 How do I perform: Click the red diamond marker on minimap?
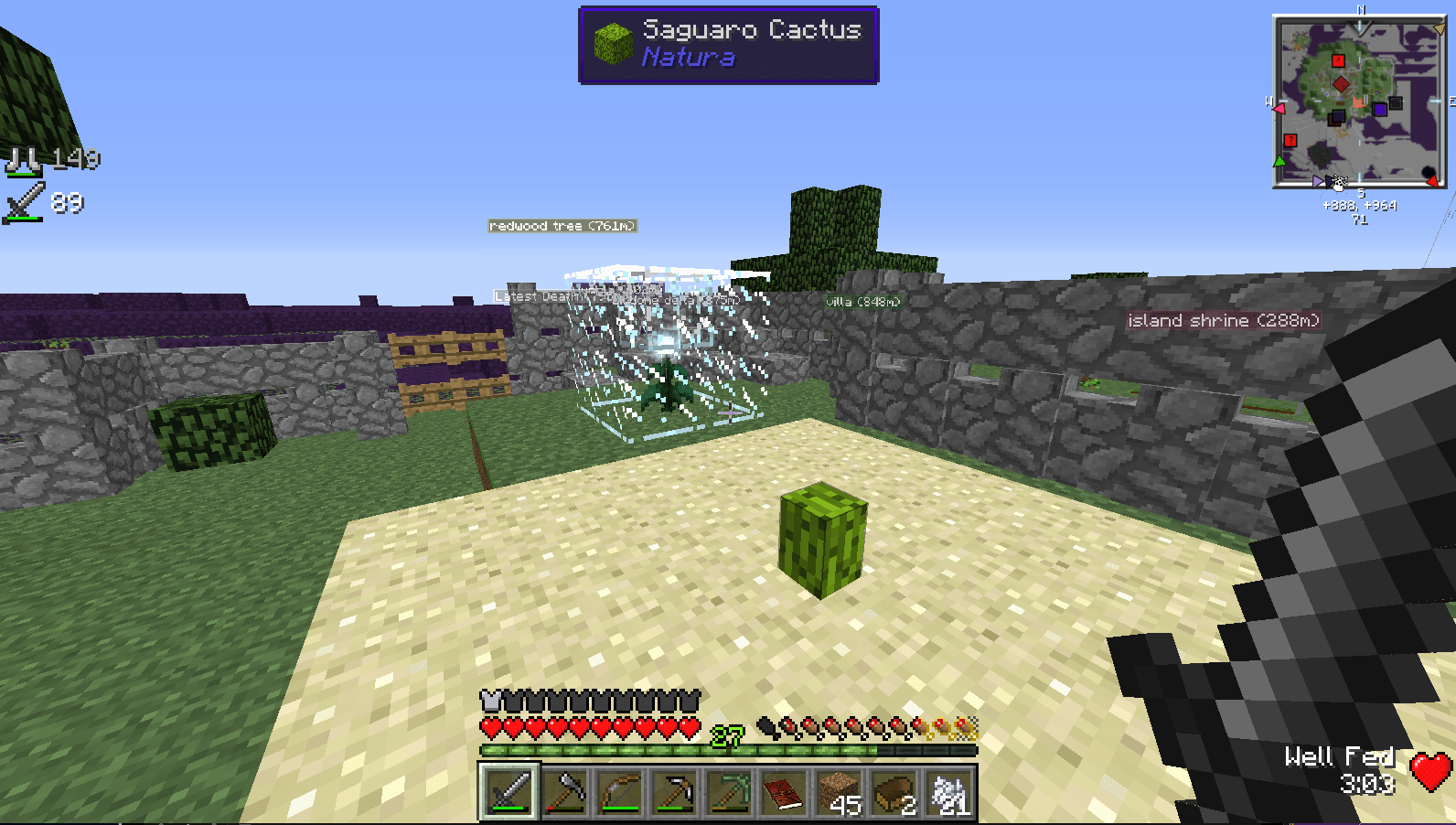[1341, 84]
